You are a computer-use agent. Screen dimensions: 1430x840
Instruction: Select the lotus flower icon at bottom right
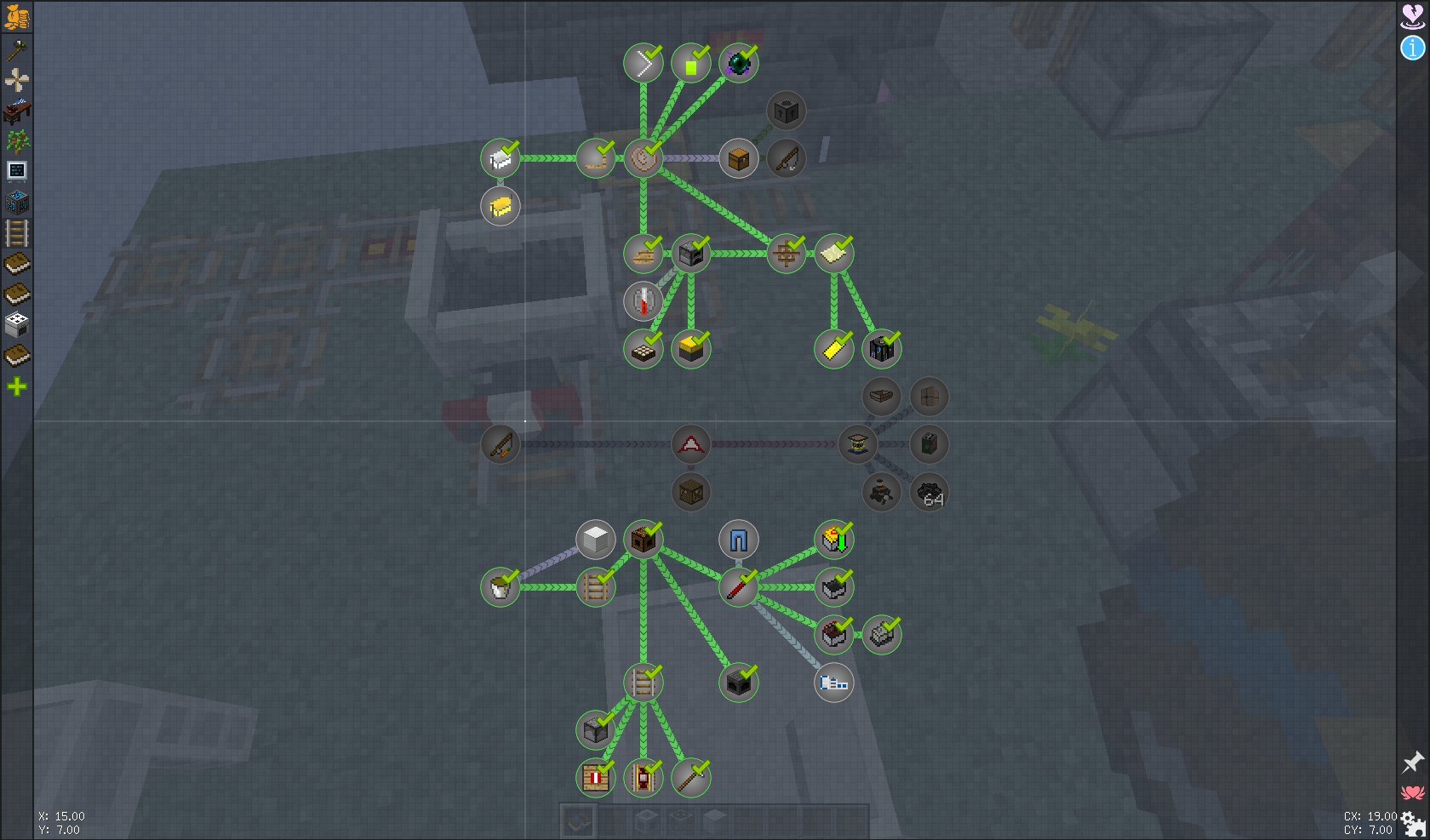pyautogui.click(x=1413, y=790)
